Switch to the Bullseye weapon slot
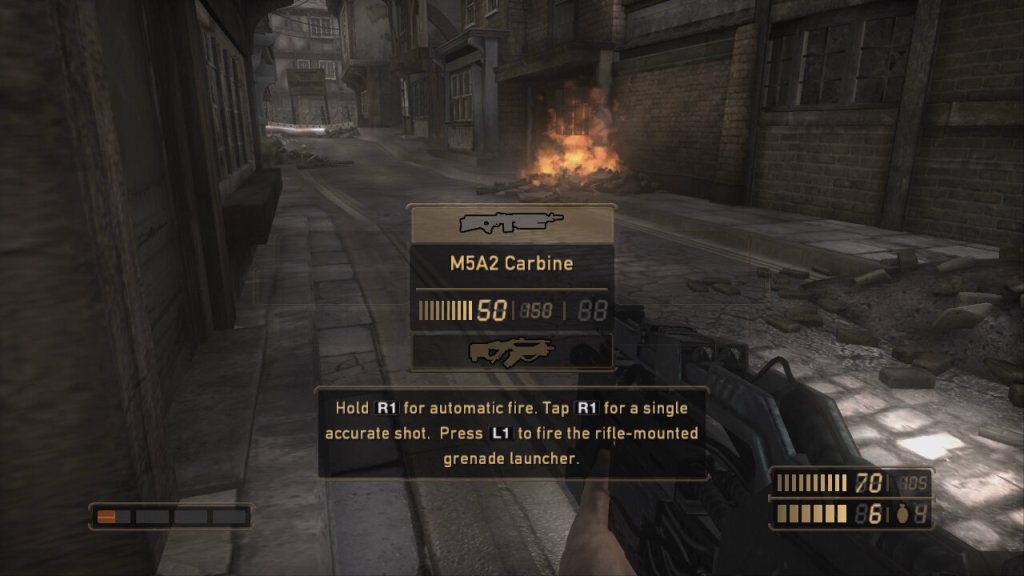Screen dimensions: 1024x576 [x=512, y=351]
